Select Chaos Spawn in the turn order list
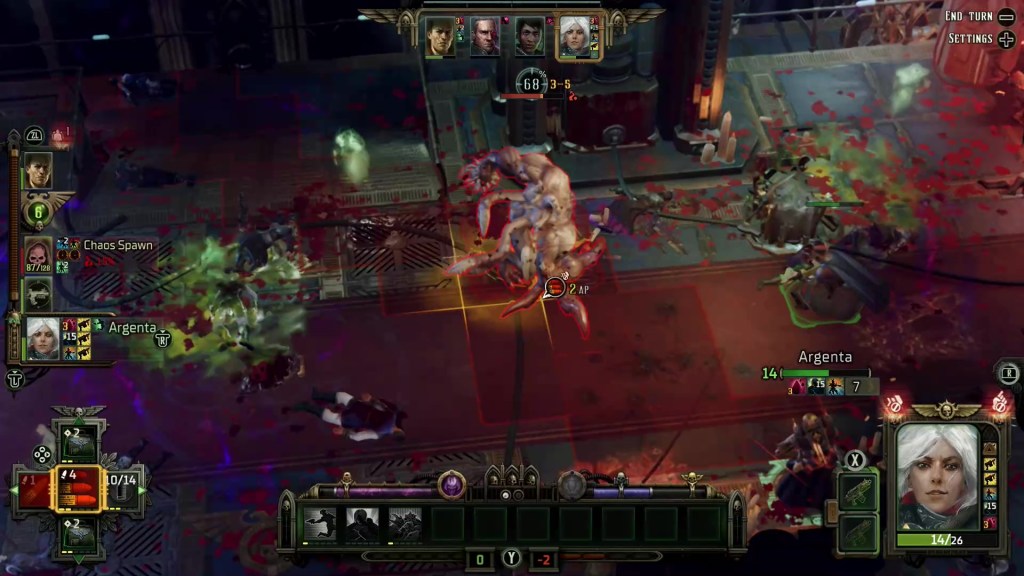This screenshot has height=576, width=1024. [x=38, y=255]
